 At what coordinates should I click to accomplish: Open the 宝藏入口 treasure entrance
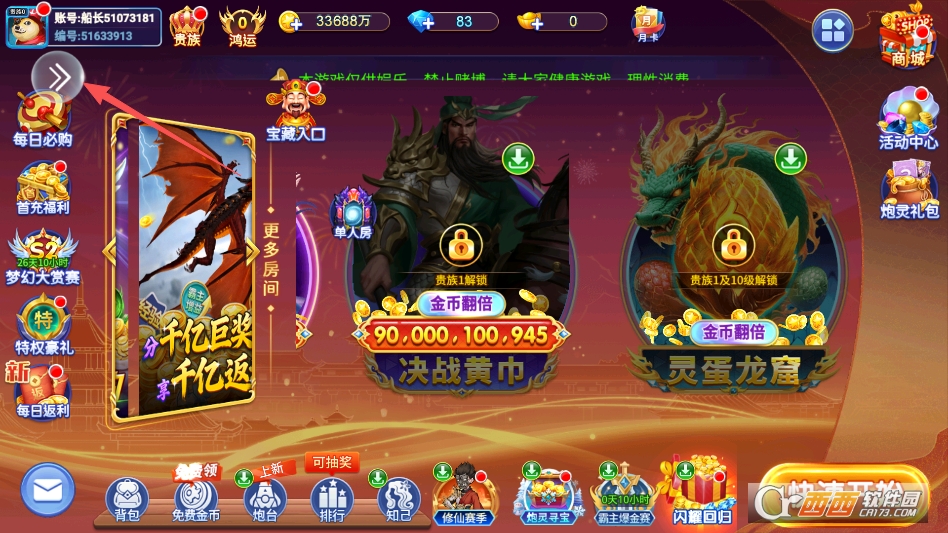coord(295,110)
